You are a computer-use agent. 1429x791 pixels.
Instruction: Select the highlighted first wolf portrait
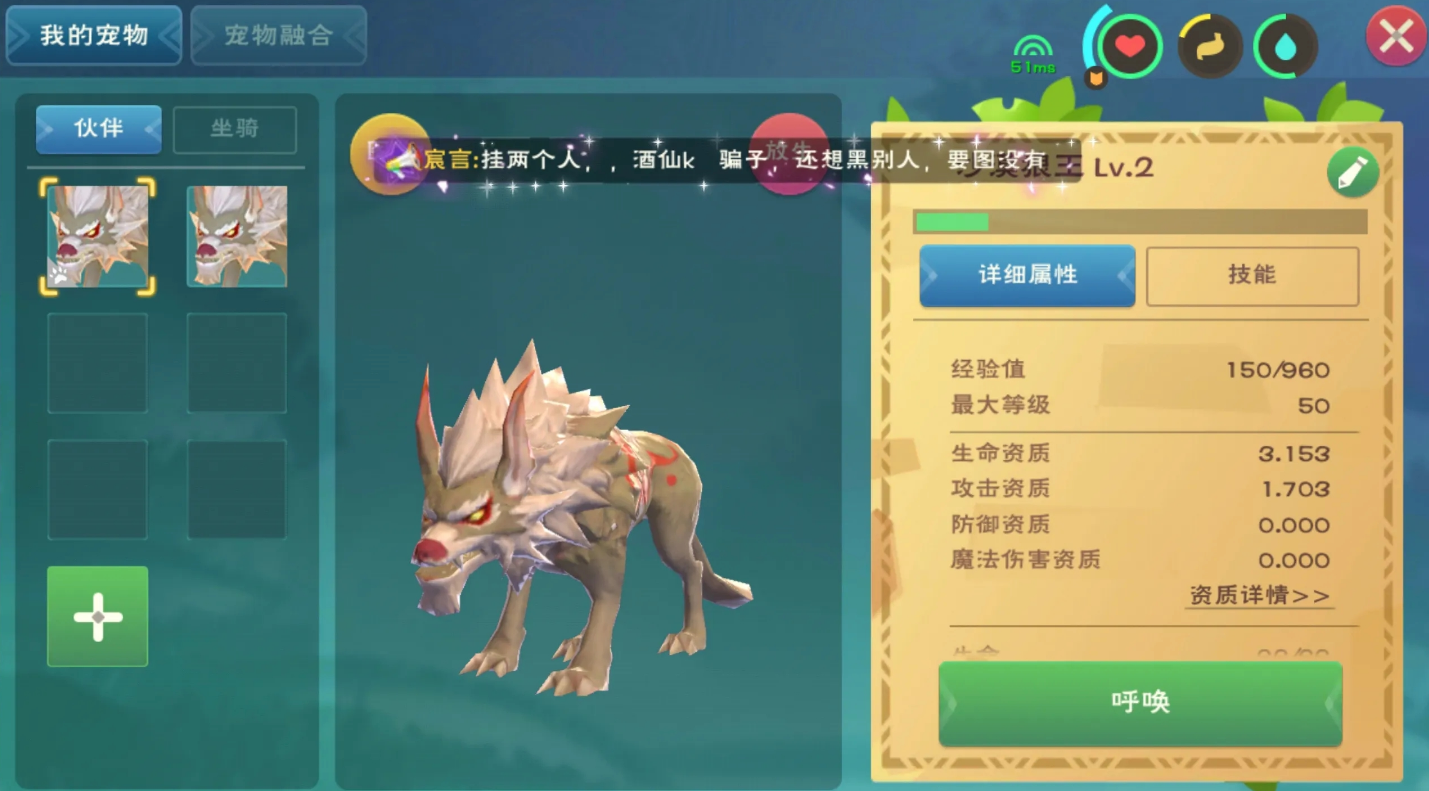click(97, 237)
